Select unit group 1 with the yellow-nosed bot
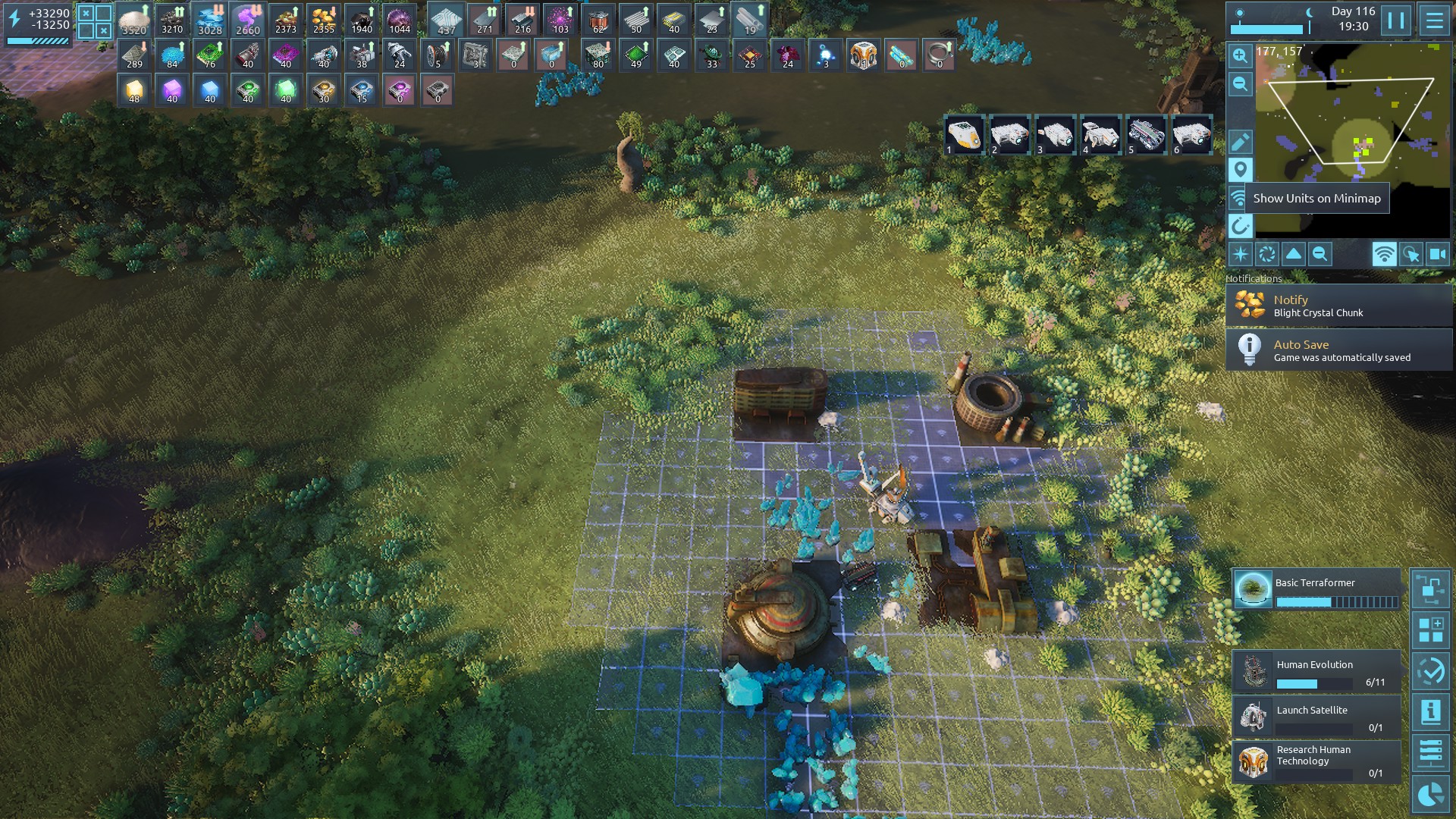This screenshot has height=819, width=1456. click(964, 136)
